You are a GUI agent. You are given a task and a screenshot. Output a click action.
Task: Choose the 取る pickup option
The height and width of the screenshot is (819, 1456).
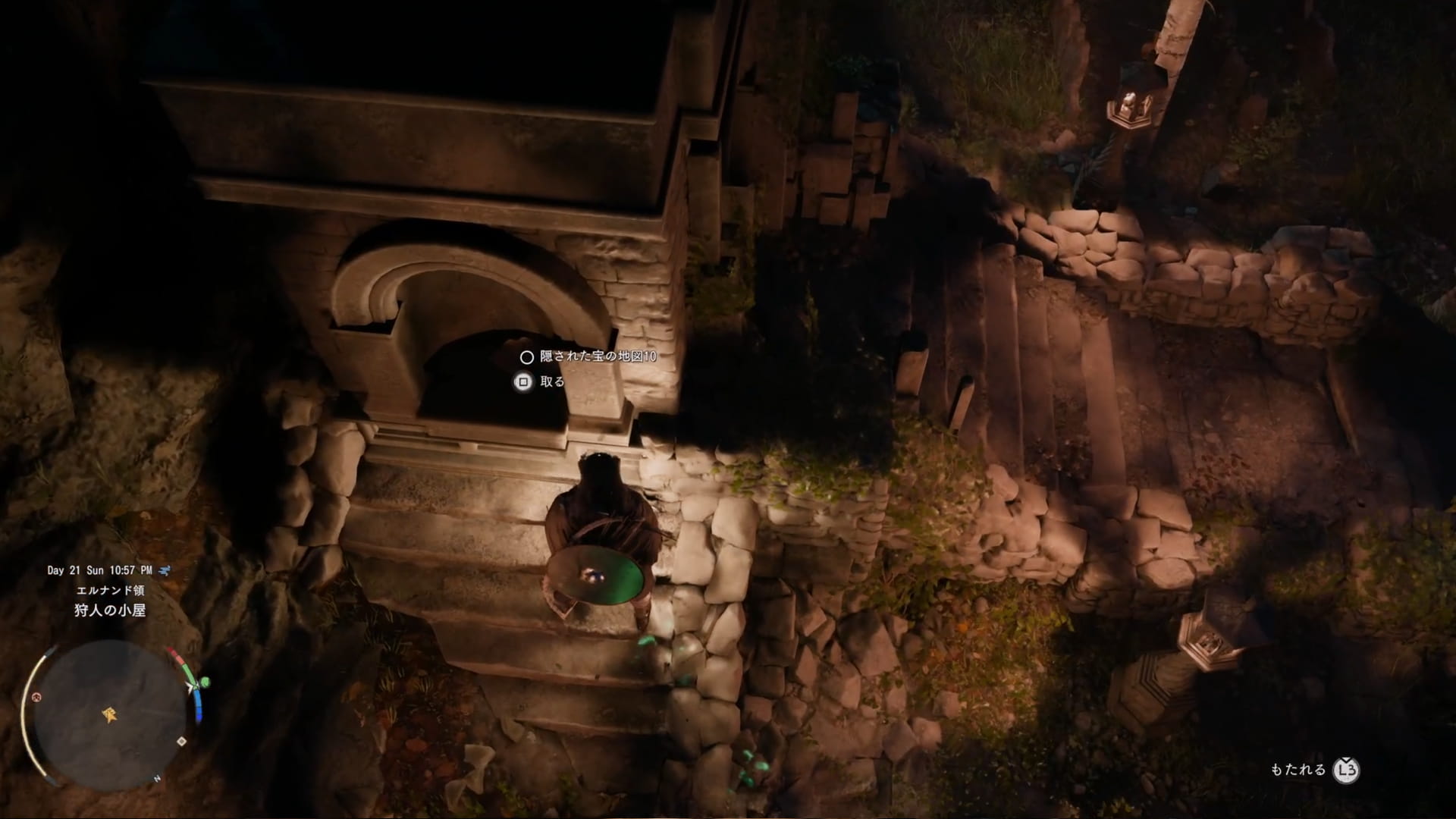point(552,382)
